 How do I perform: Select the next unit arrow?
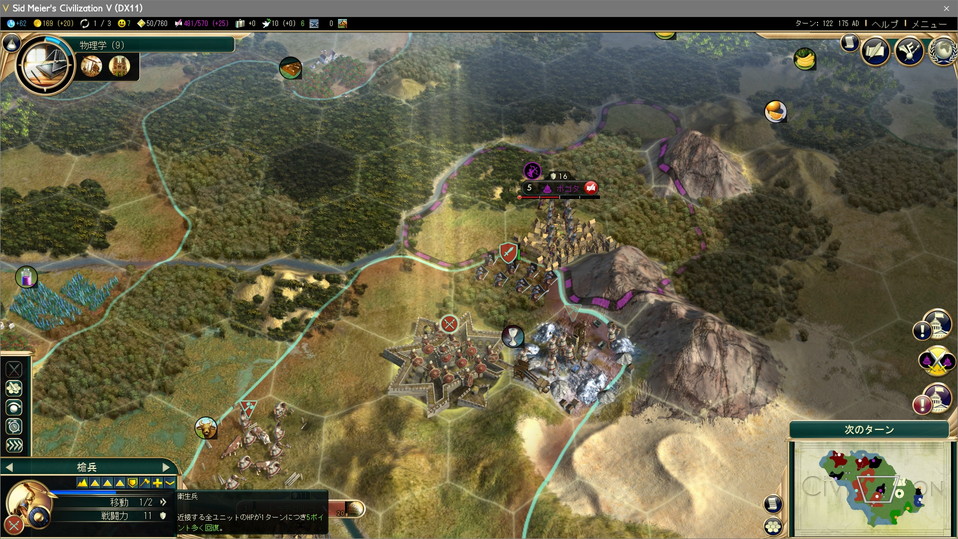pos(167,467)
